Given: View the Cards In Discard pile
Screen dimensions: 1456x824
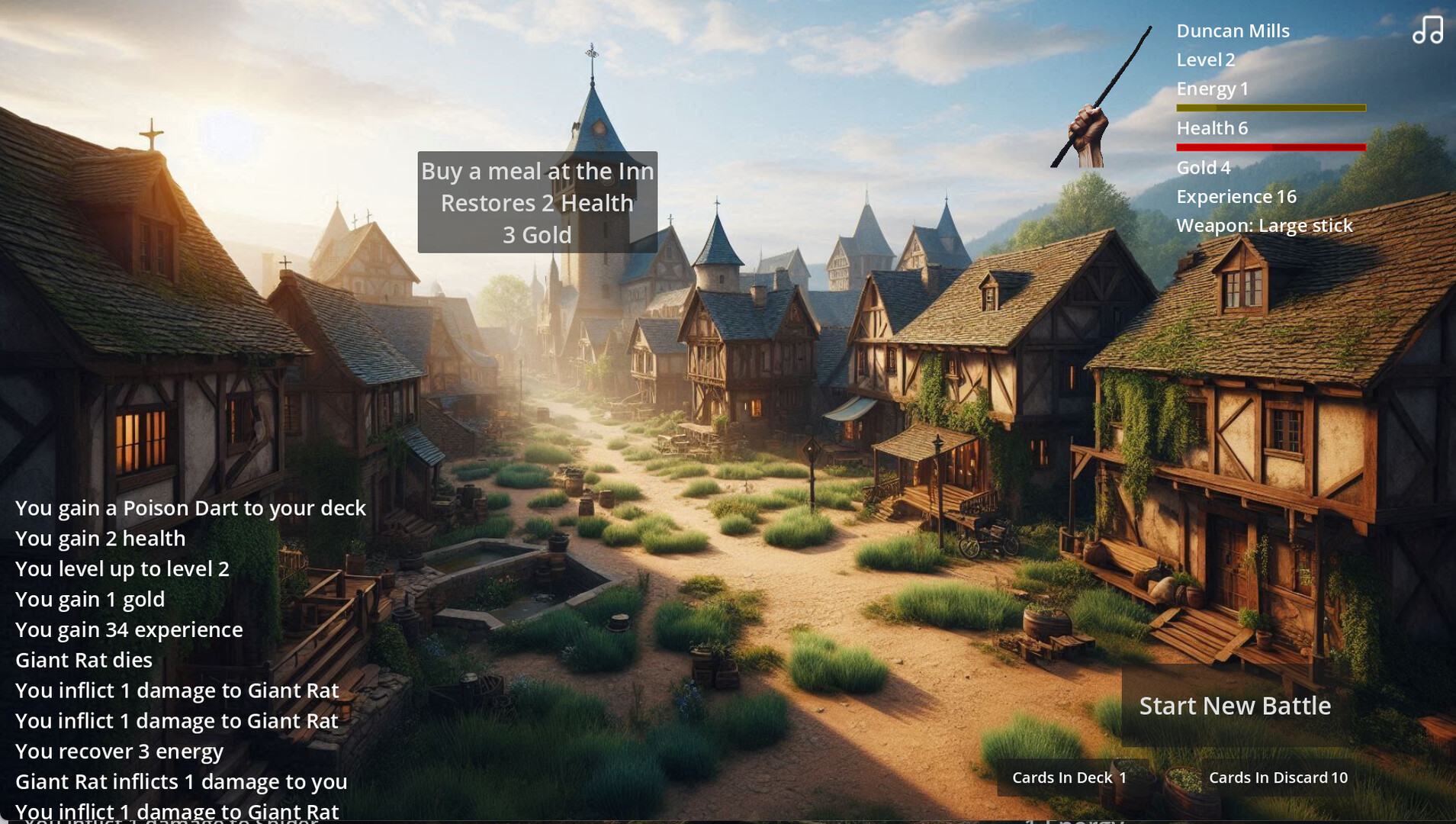Looking at the screenshot, I should 1278,777.
